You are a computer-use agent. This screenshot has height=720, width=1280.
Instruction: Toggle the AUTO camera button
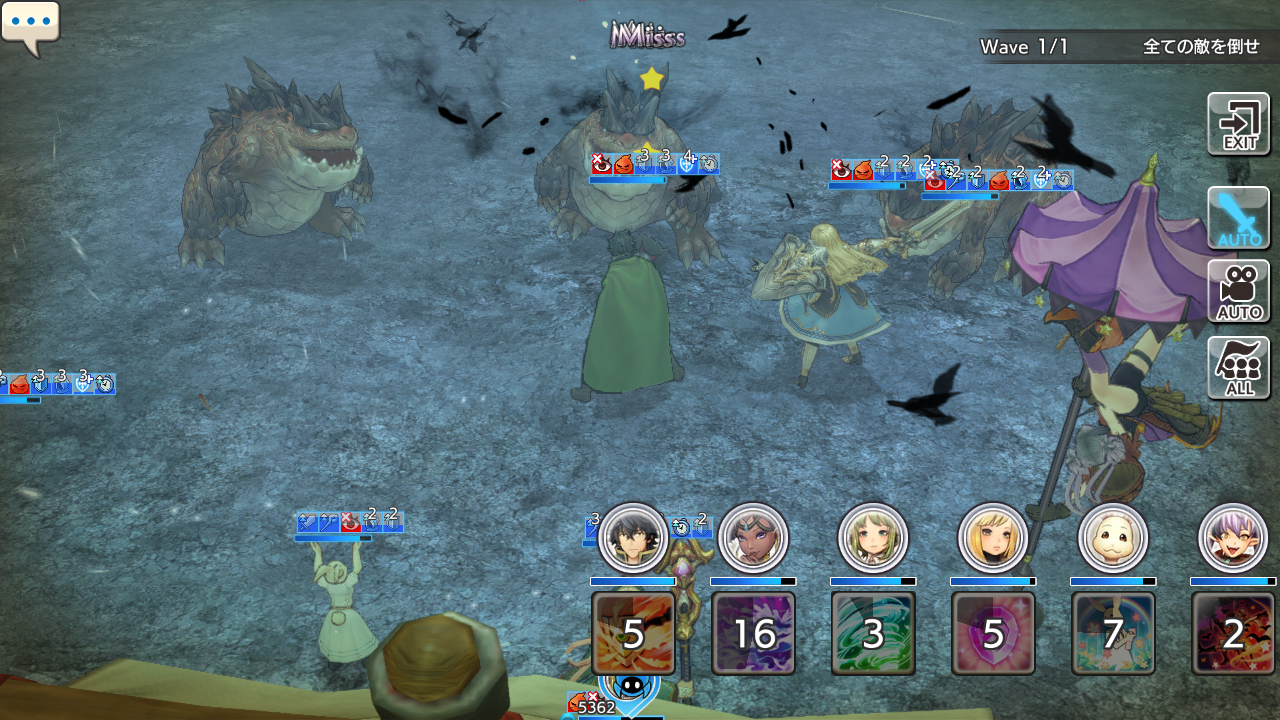click(x=1238, y=291)
